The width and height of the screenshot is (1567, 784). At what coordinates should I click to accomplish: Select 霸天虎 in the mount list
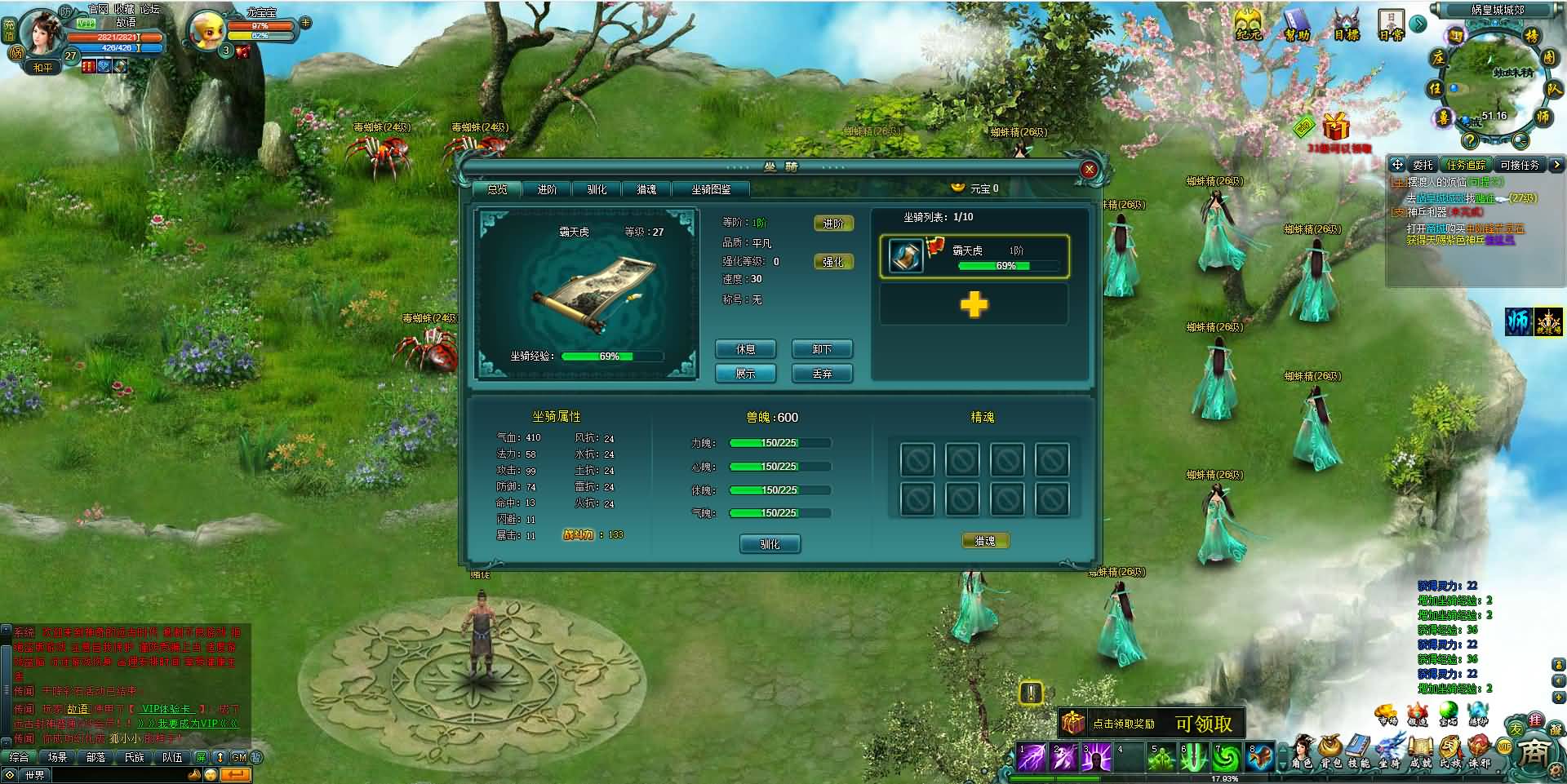point(974,256)
